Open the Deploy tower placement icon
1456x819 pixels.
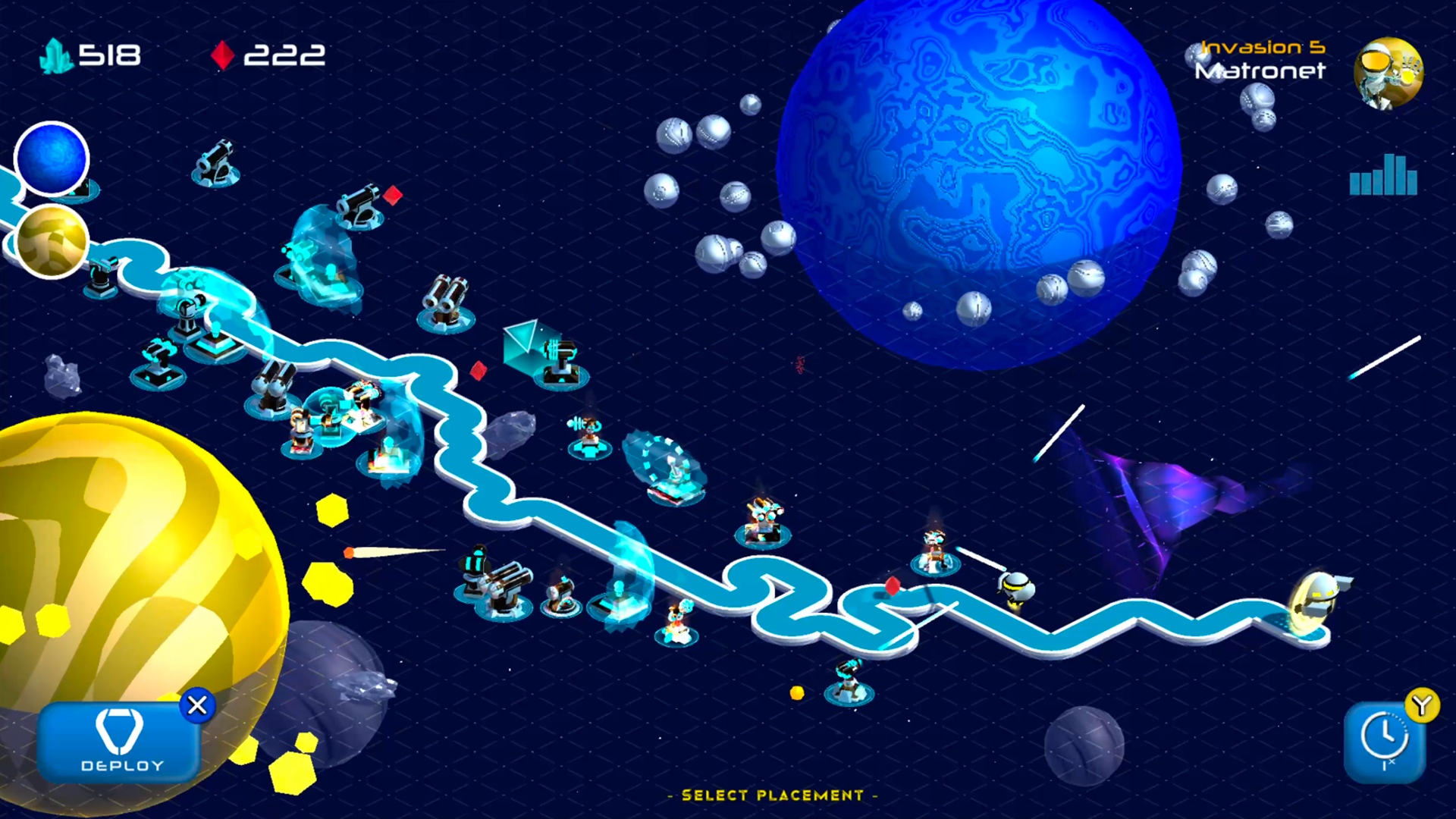118,739
